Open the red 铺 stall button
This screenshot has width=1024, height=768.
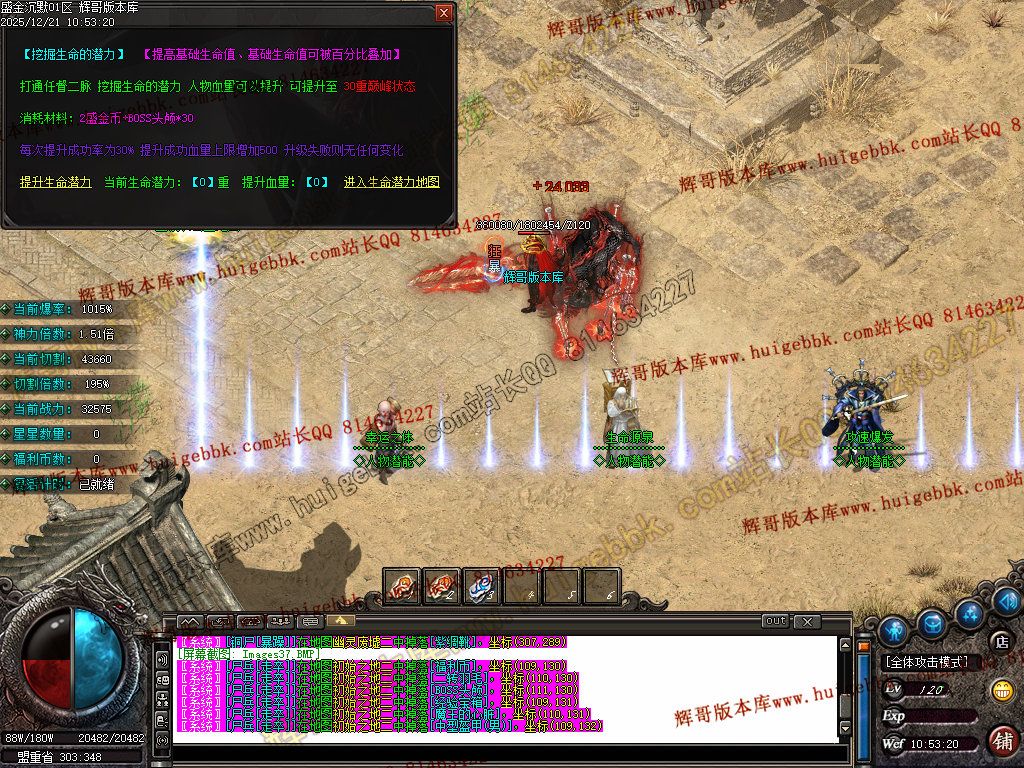point(1001,740)
